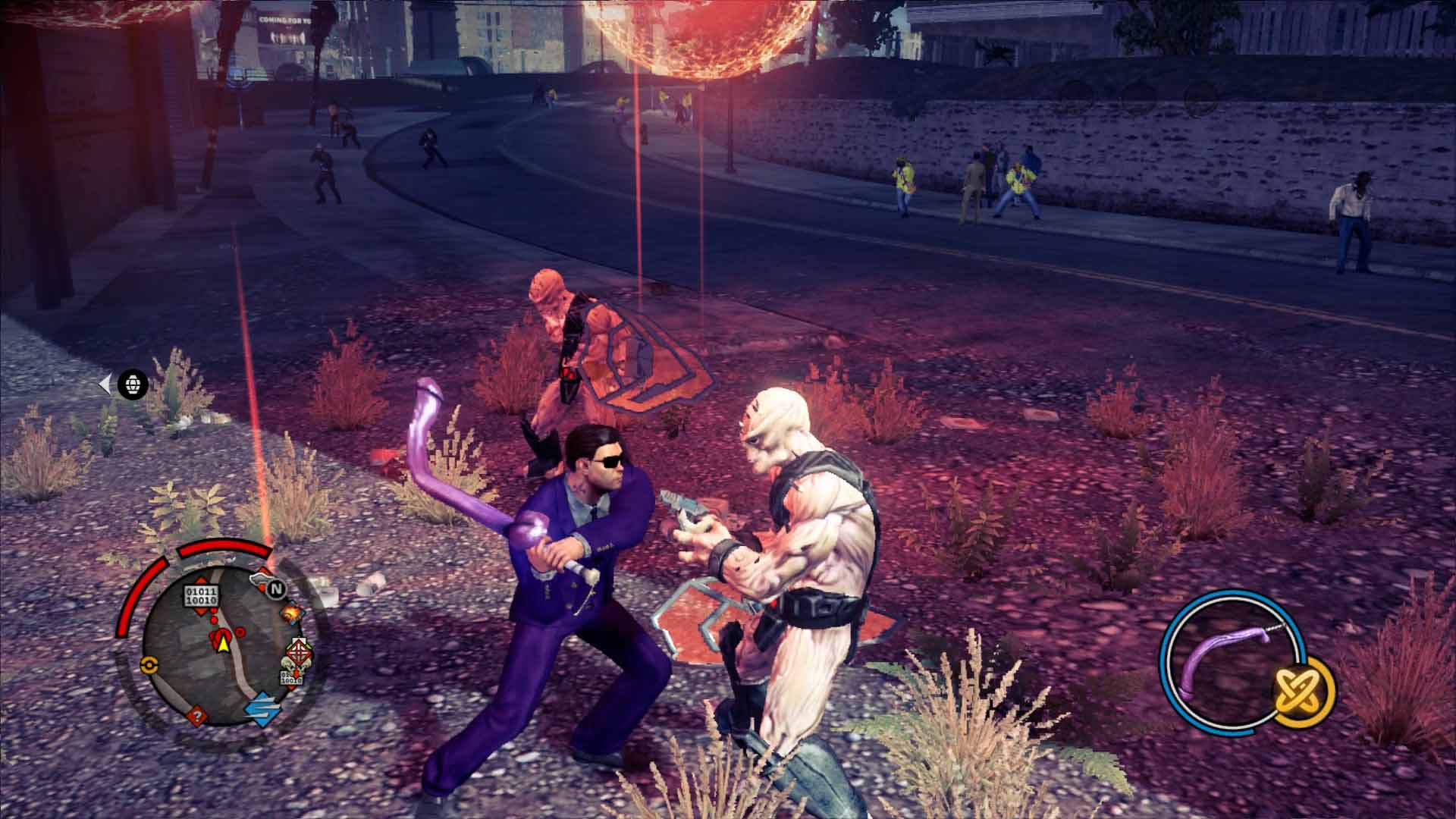Click the yellow ring store icon on minimap
This screenshot has width=1456, height=819.
coord(149,664)
